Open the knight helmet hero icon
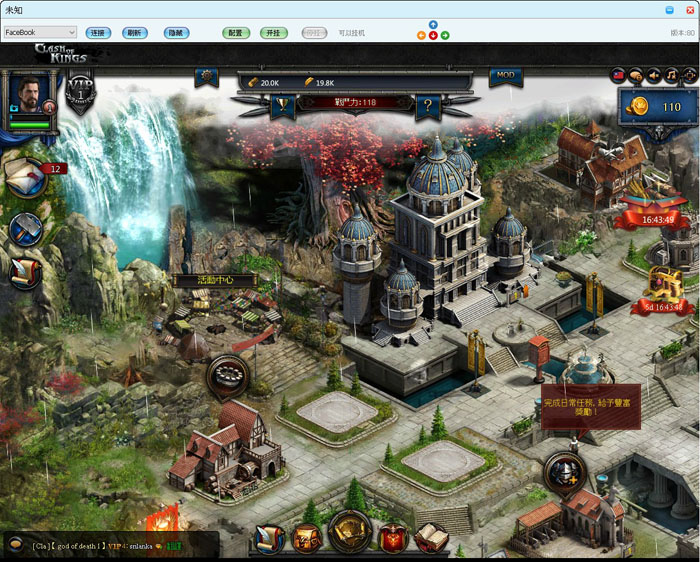 click(565, 471)
